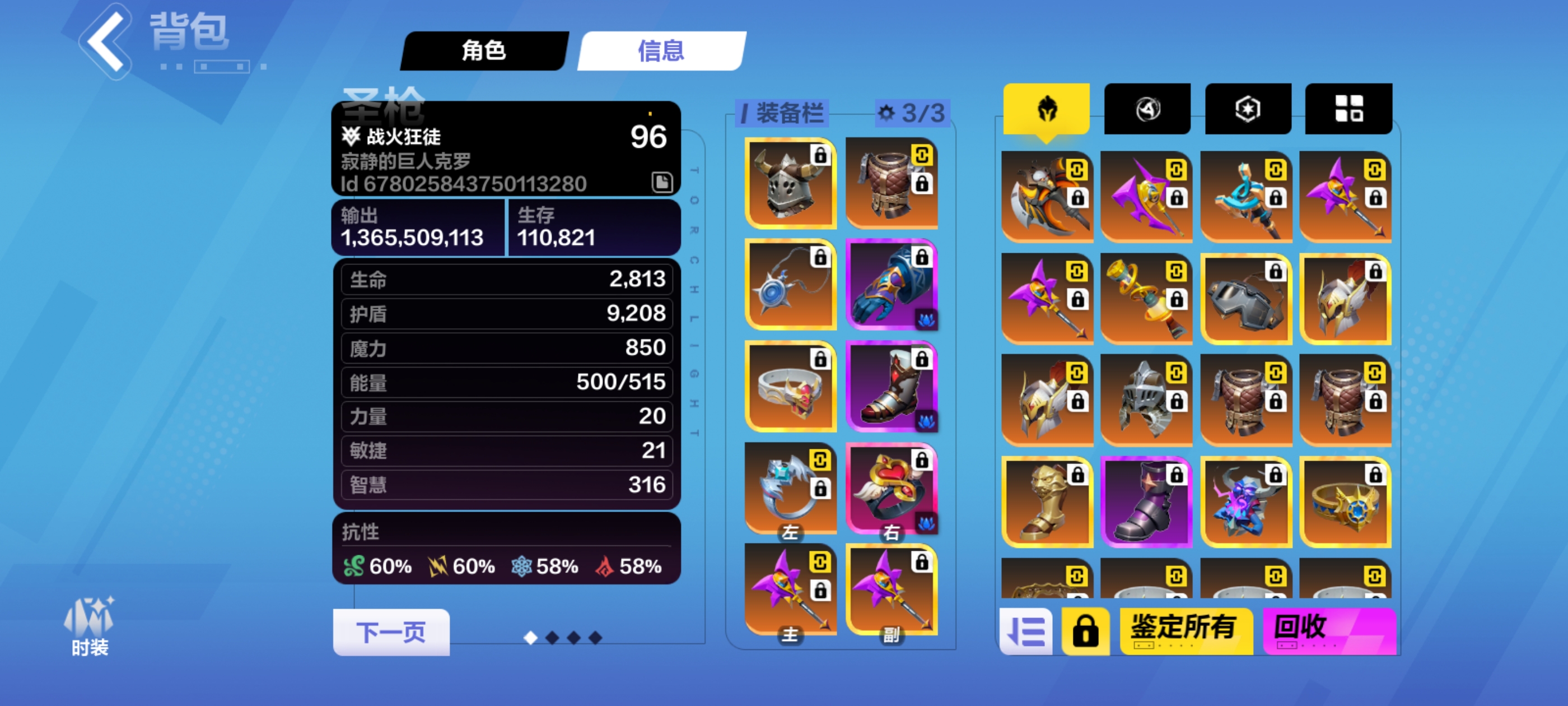Enable lock mode via padlock button
Image resolution: width=1568 pixels, height=706 pixels.
1088,630
